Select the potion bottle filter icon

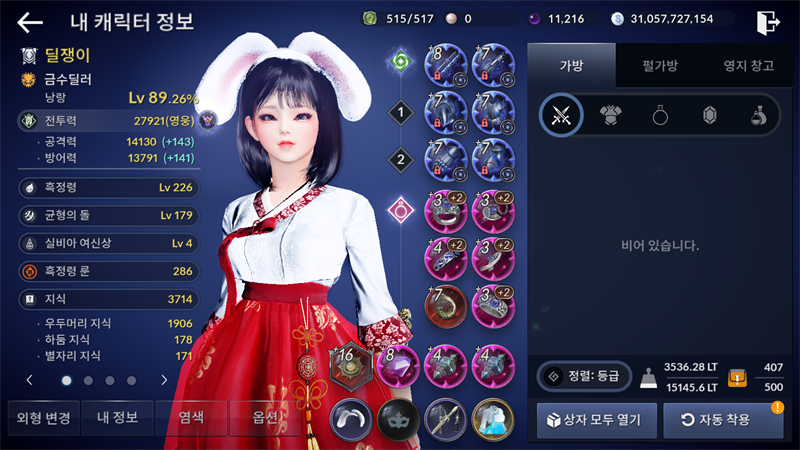(x=759, y=116)
